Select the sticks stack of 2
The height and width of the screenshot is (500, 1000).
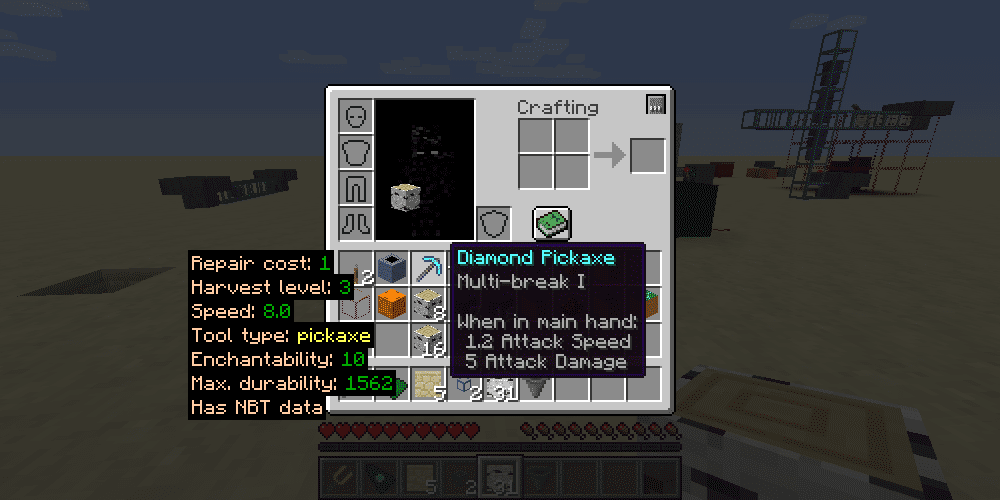(x=356, y=268)
